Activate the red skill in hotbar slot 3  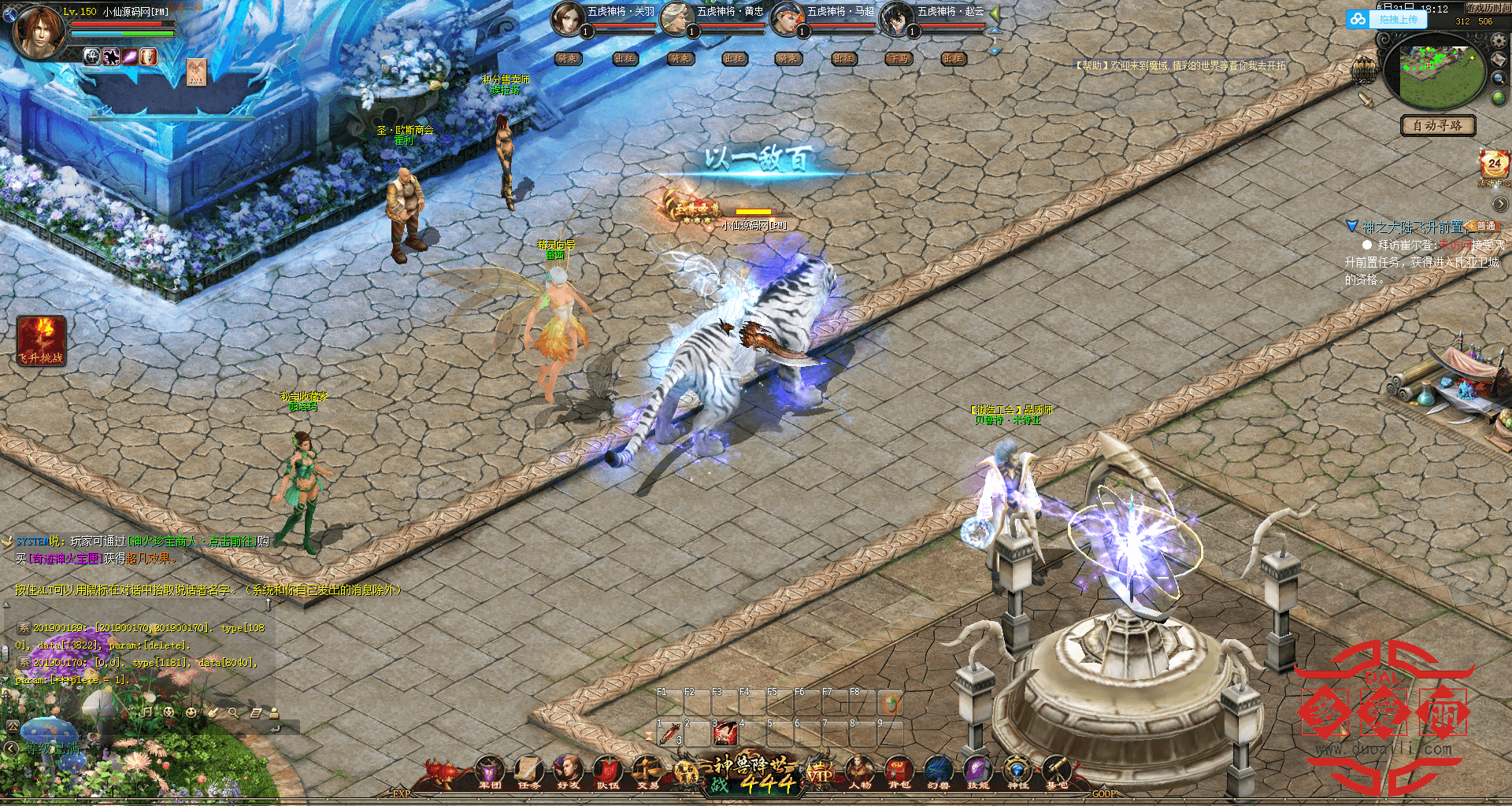724,734
